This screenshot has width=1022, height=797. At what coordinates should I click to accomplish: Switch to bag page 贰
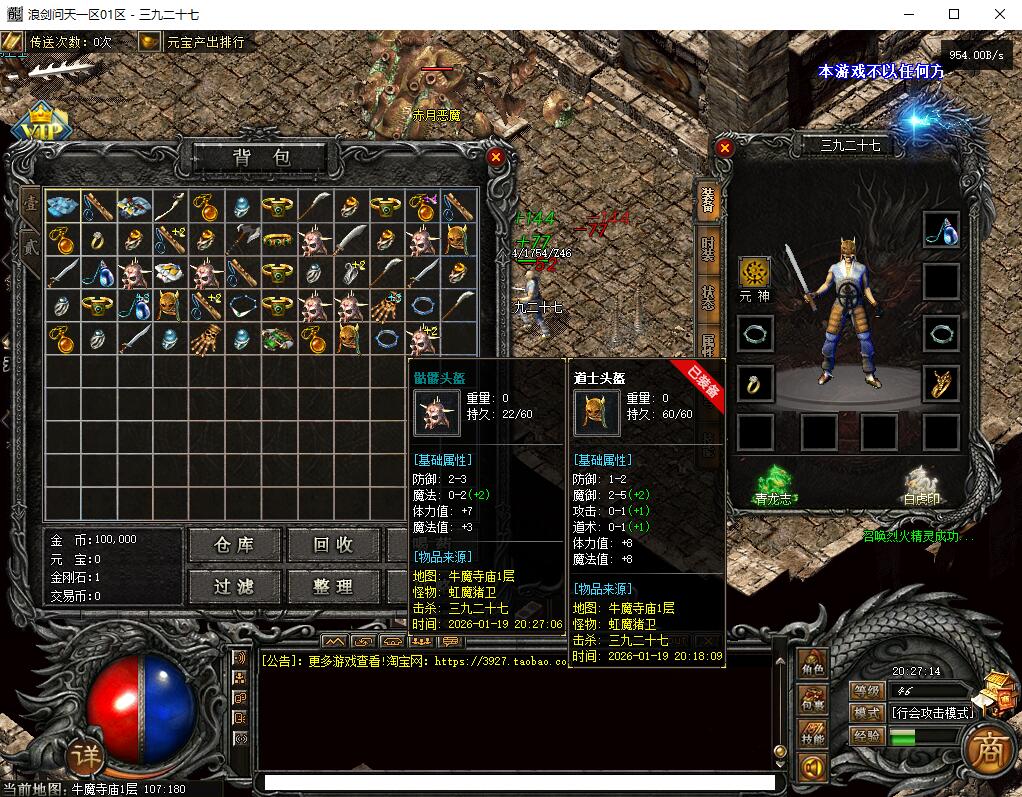pyautogui.click(x=29, y=243)
